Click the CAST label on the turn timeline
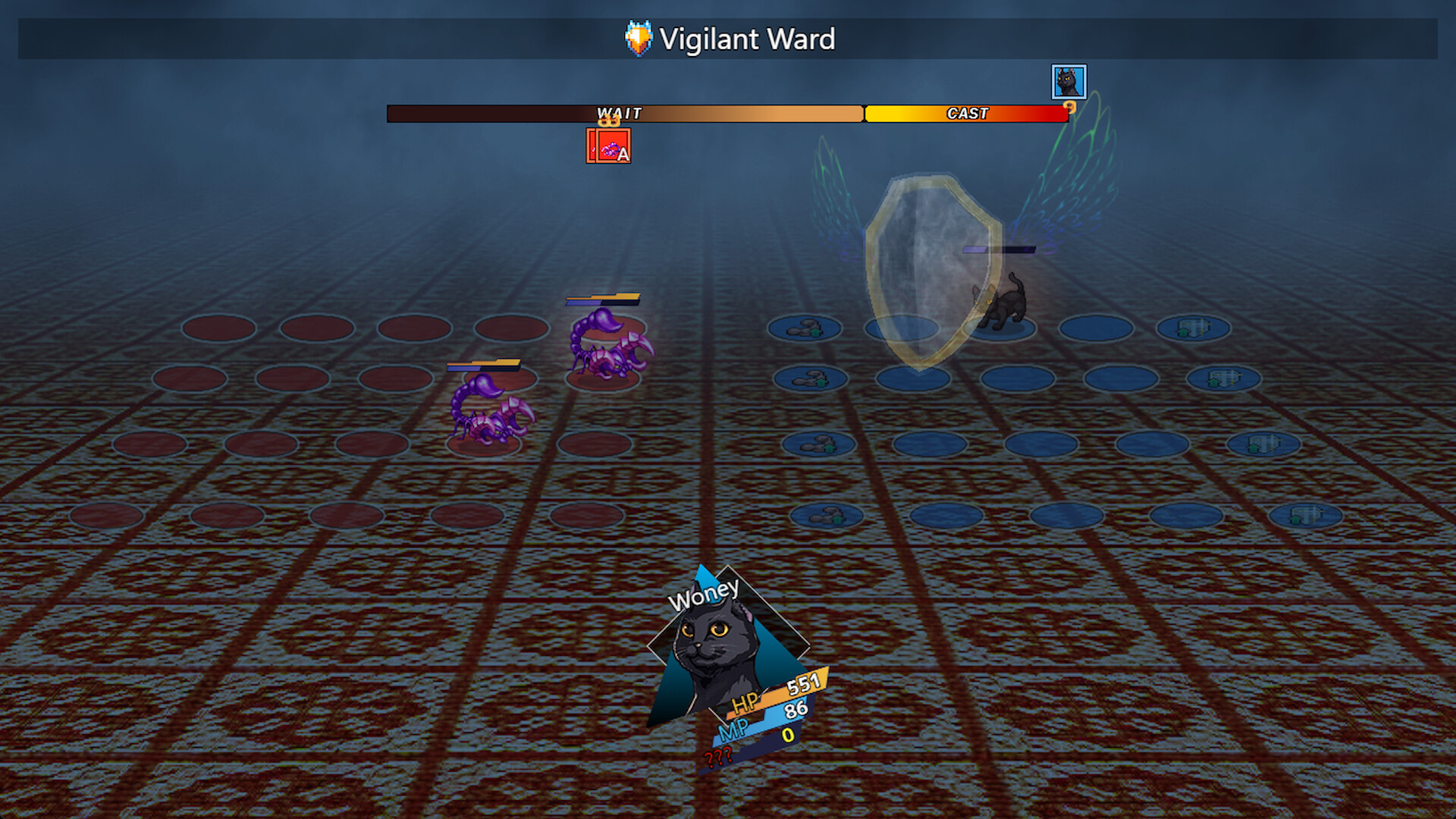1456x819 pixels. (966, 113)
